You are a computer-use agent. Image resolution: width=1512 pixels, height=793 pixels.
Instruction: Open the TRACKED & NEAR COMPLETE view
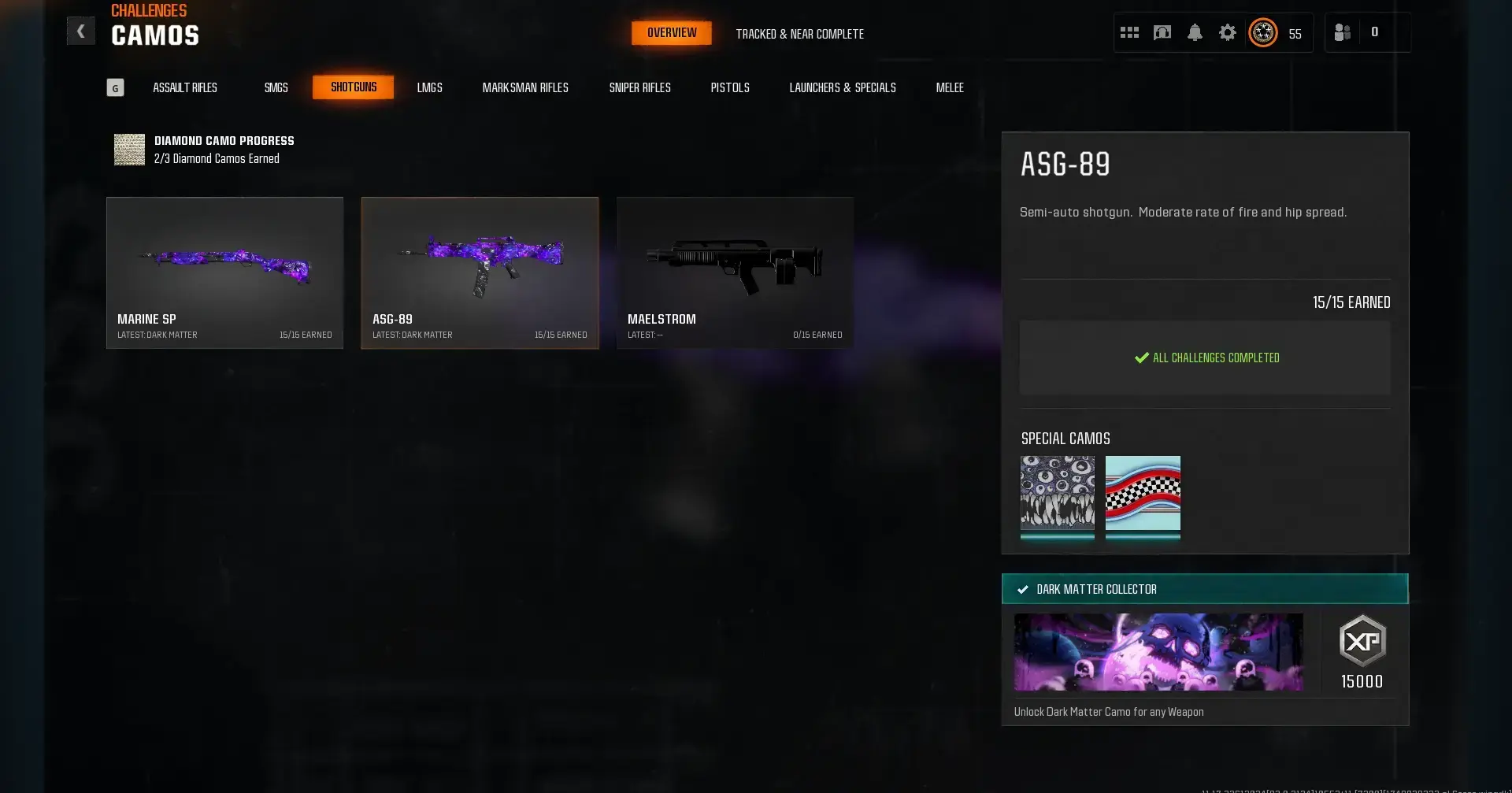[799, 34]
